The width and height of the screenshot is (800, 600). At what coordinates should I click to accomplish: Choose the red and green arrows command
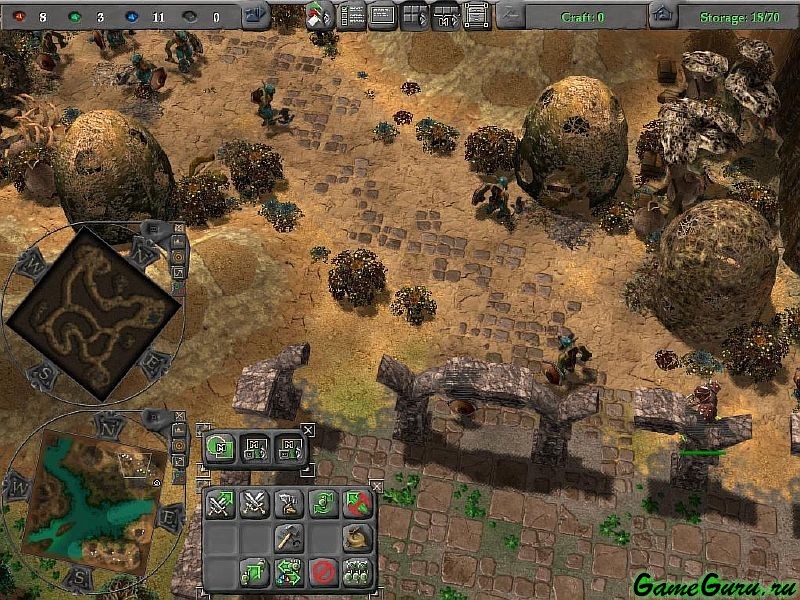pos(357,504)
